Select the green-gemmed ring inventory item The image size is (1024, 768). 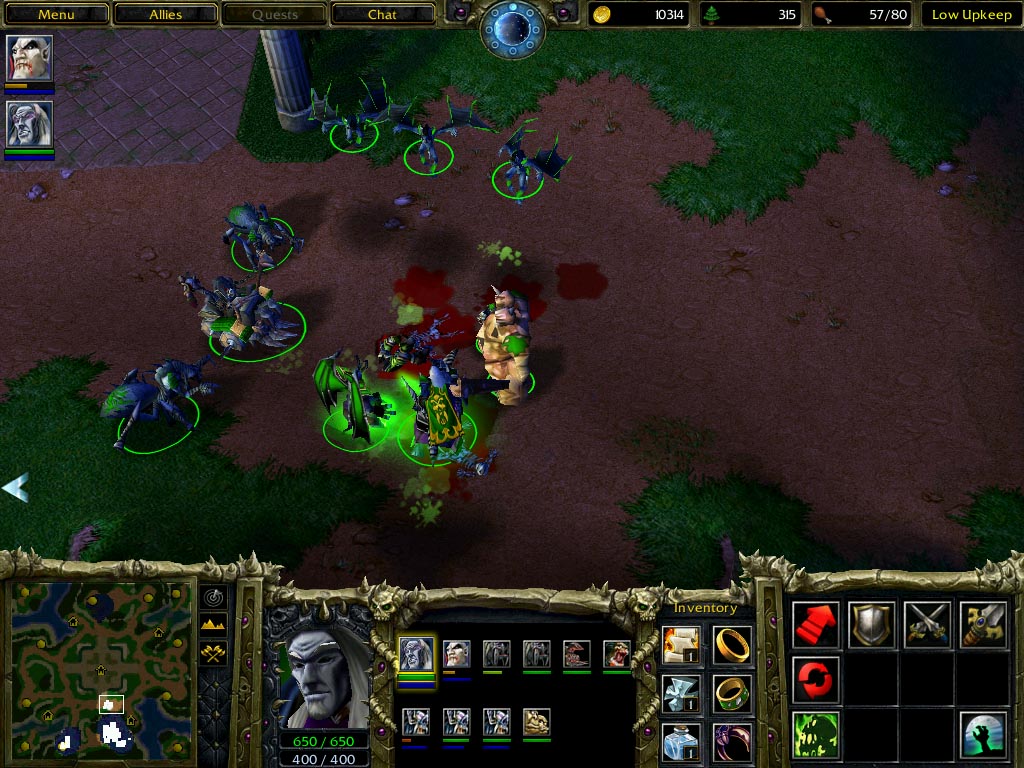tap(733, 693)
